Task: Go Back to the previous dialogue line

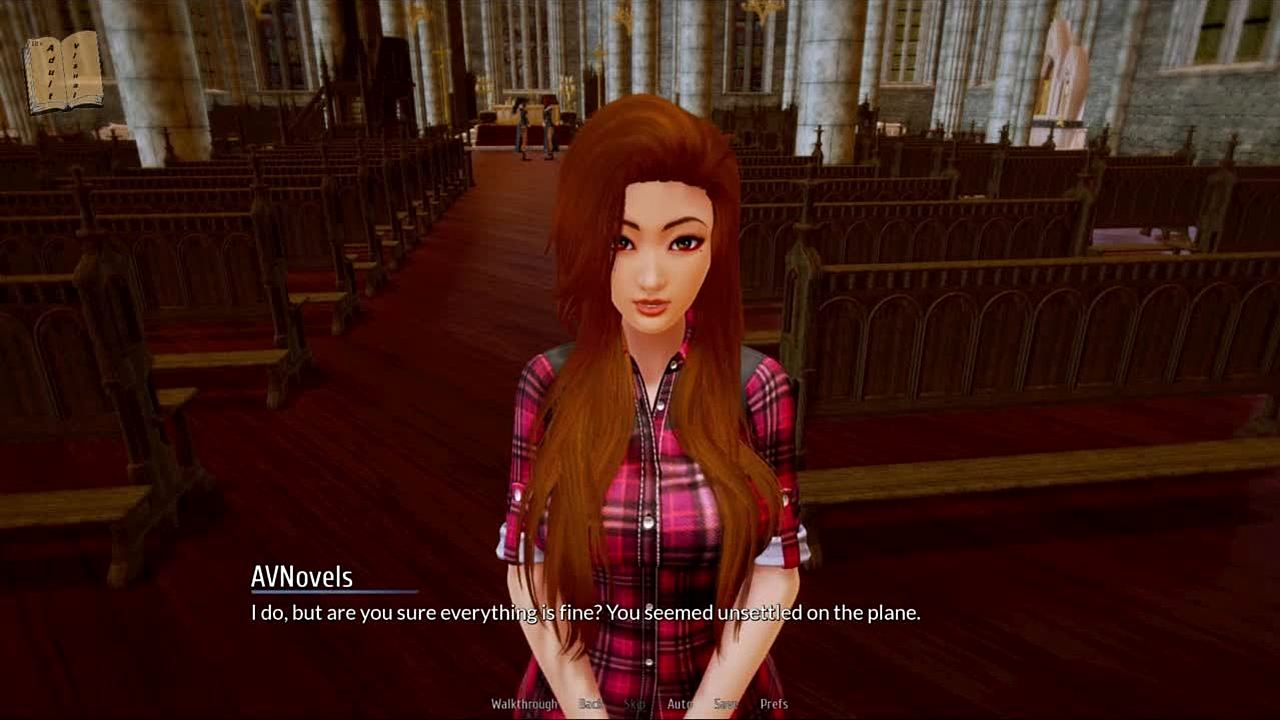Action: pos(591,704)
